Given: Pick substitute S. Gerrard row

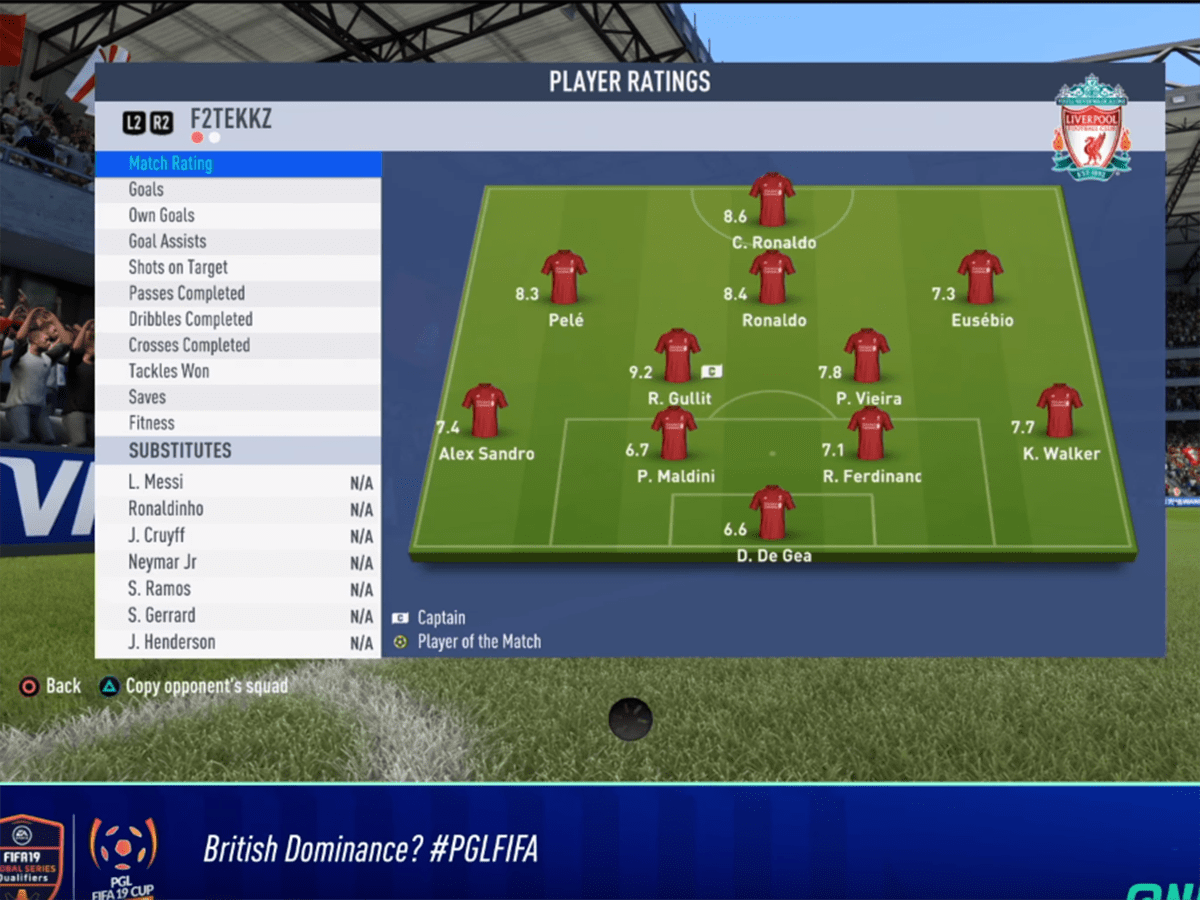Looking at the screenshot, I should 237,616.
